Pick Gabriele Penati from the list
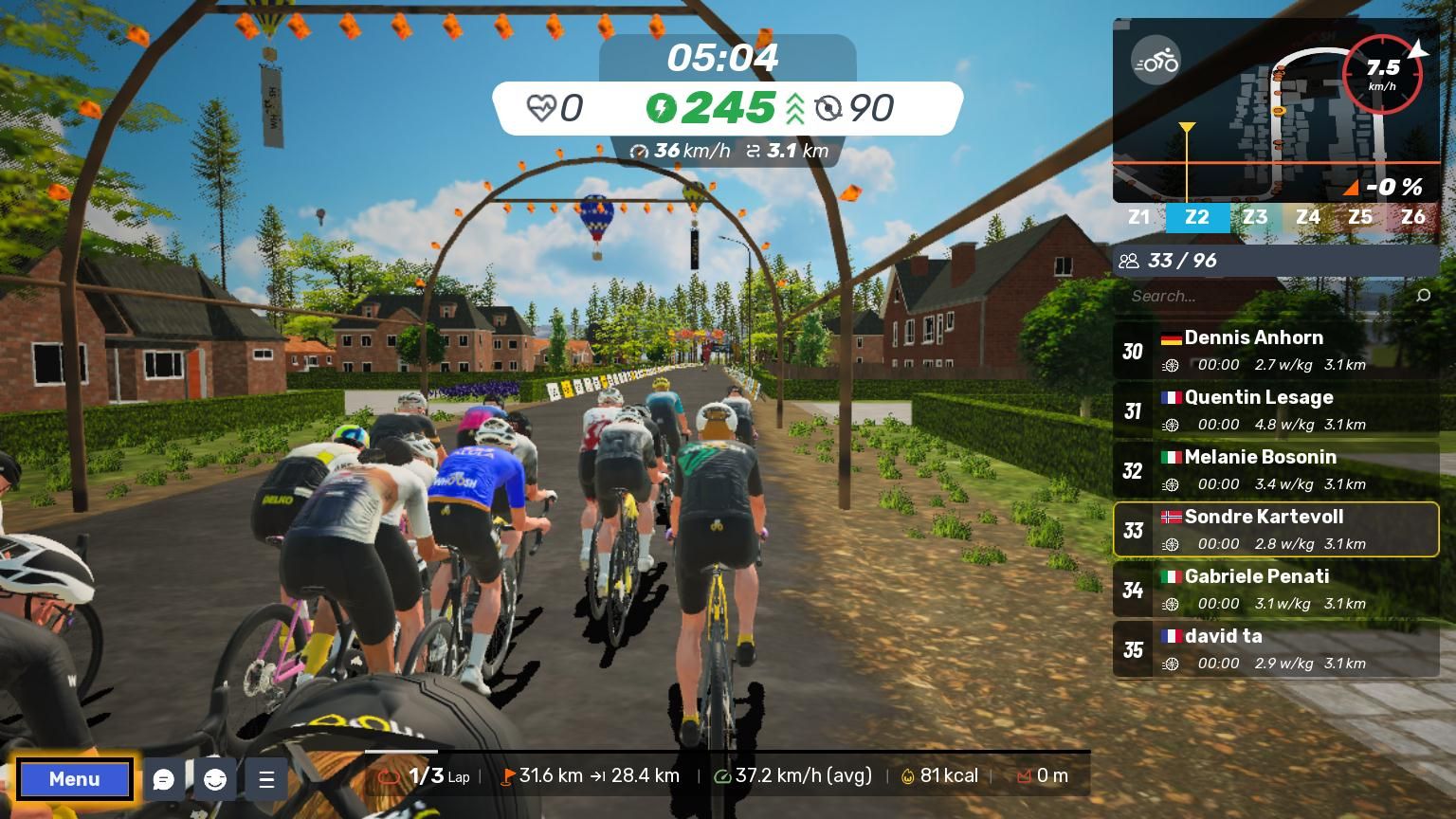The width and height of the screenshot is (1456, 819). pyautogui.click(x=1276, y=590)
